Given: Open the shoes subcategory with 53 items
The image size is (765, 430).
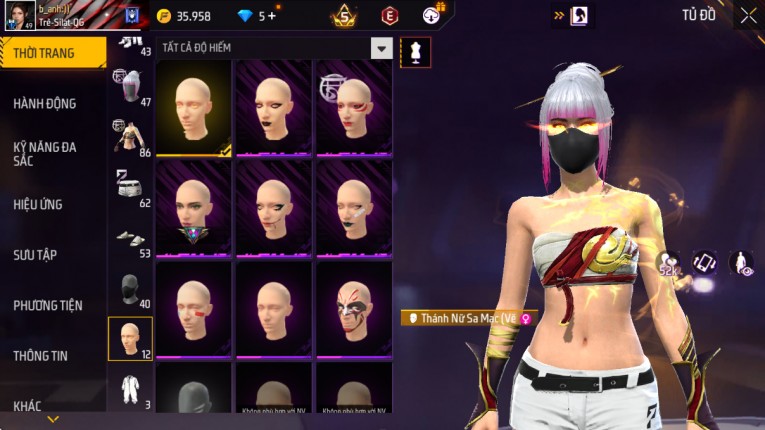Looking at the screenshot, I should [x=130, y=240].
